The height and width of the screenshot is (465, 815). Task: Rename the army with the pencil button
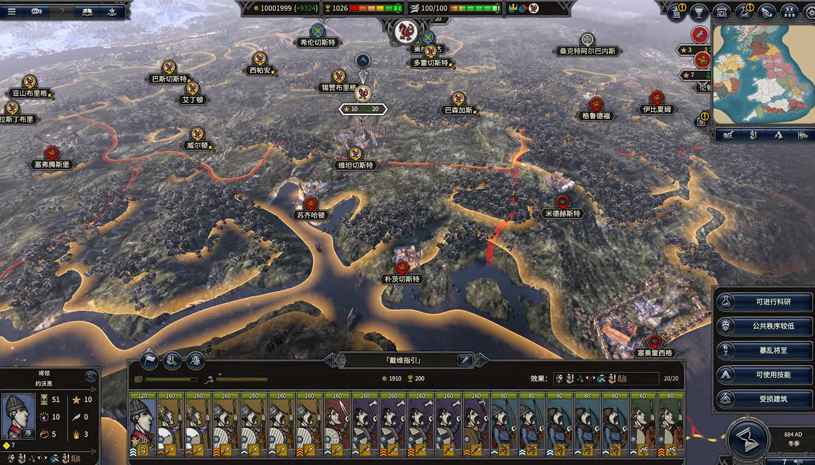pos(465,360)
